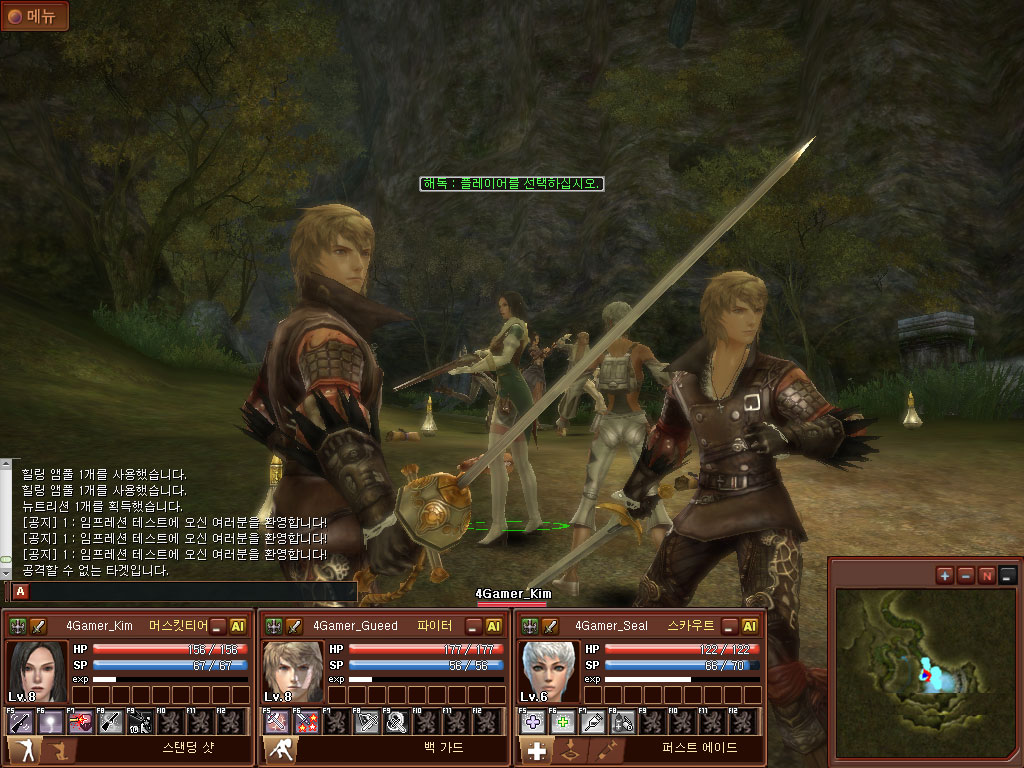Click the chat text input field

pyautogui.click(x=190, y=592)
